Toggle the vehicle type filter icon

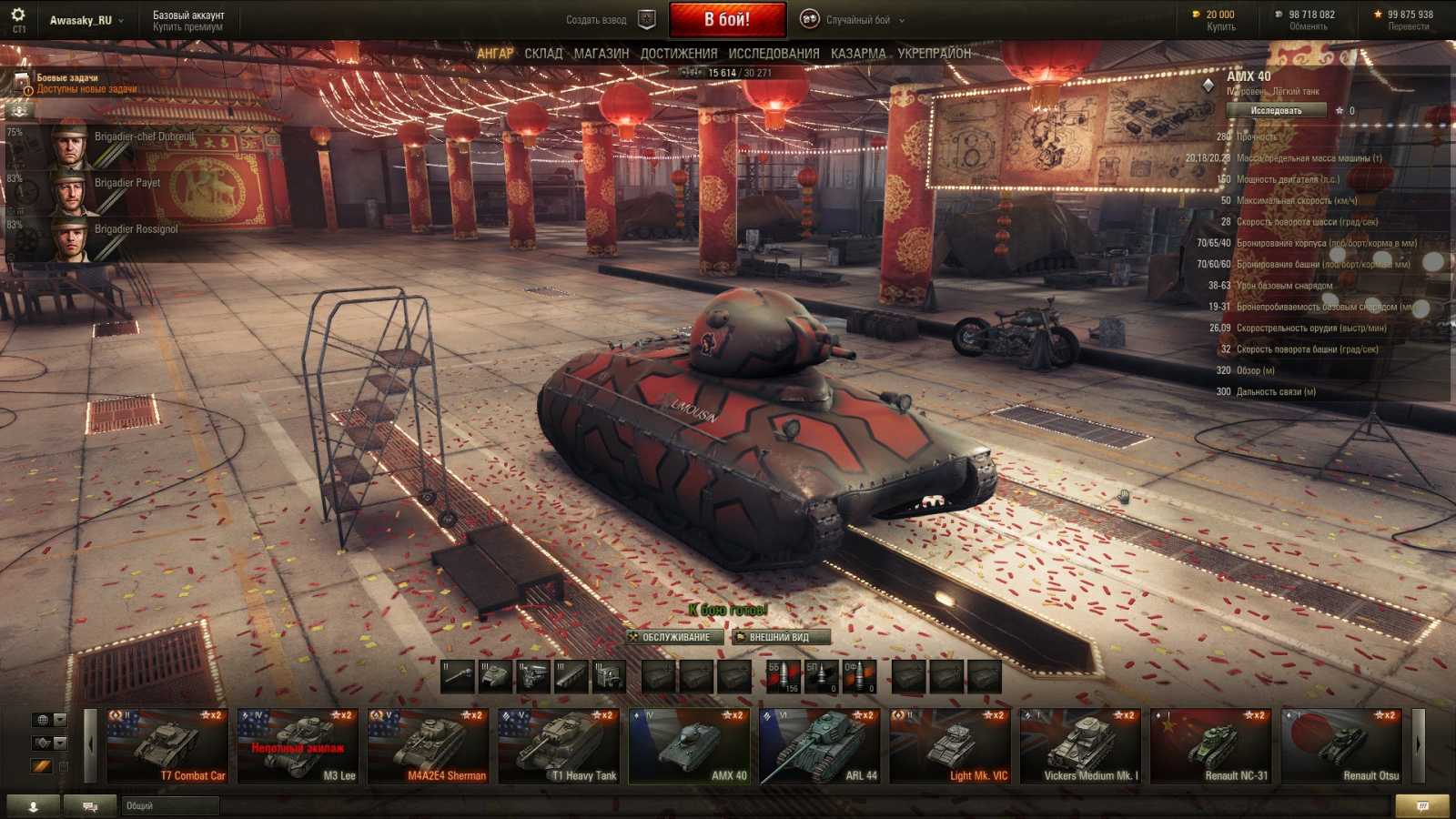[41, 743]
